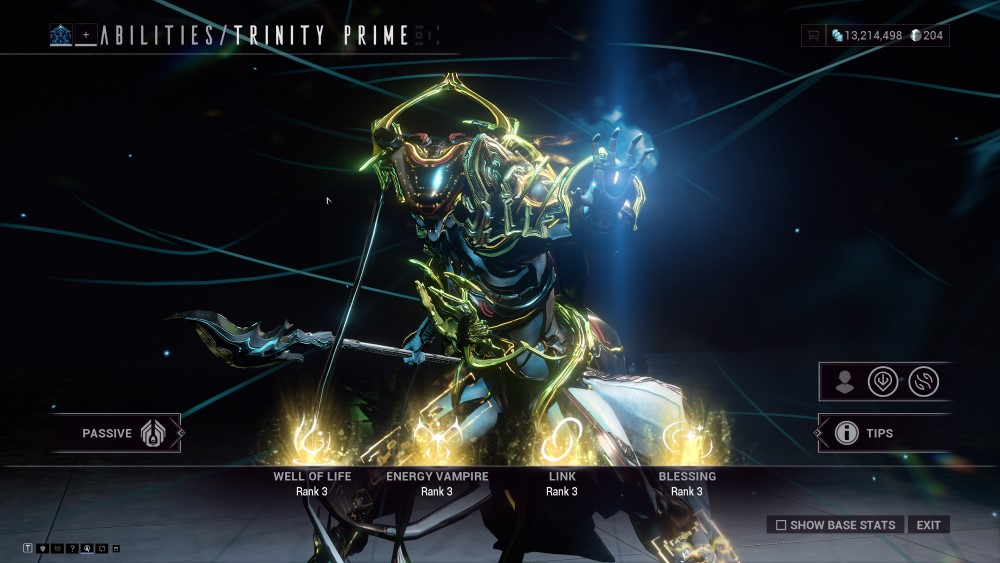
Task: Click the question mark icon in bottom bar
Action: click(x=73, y=549)
